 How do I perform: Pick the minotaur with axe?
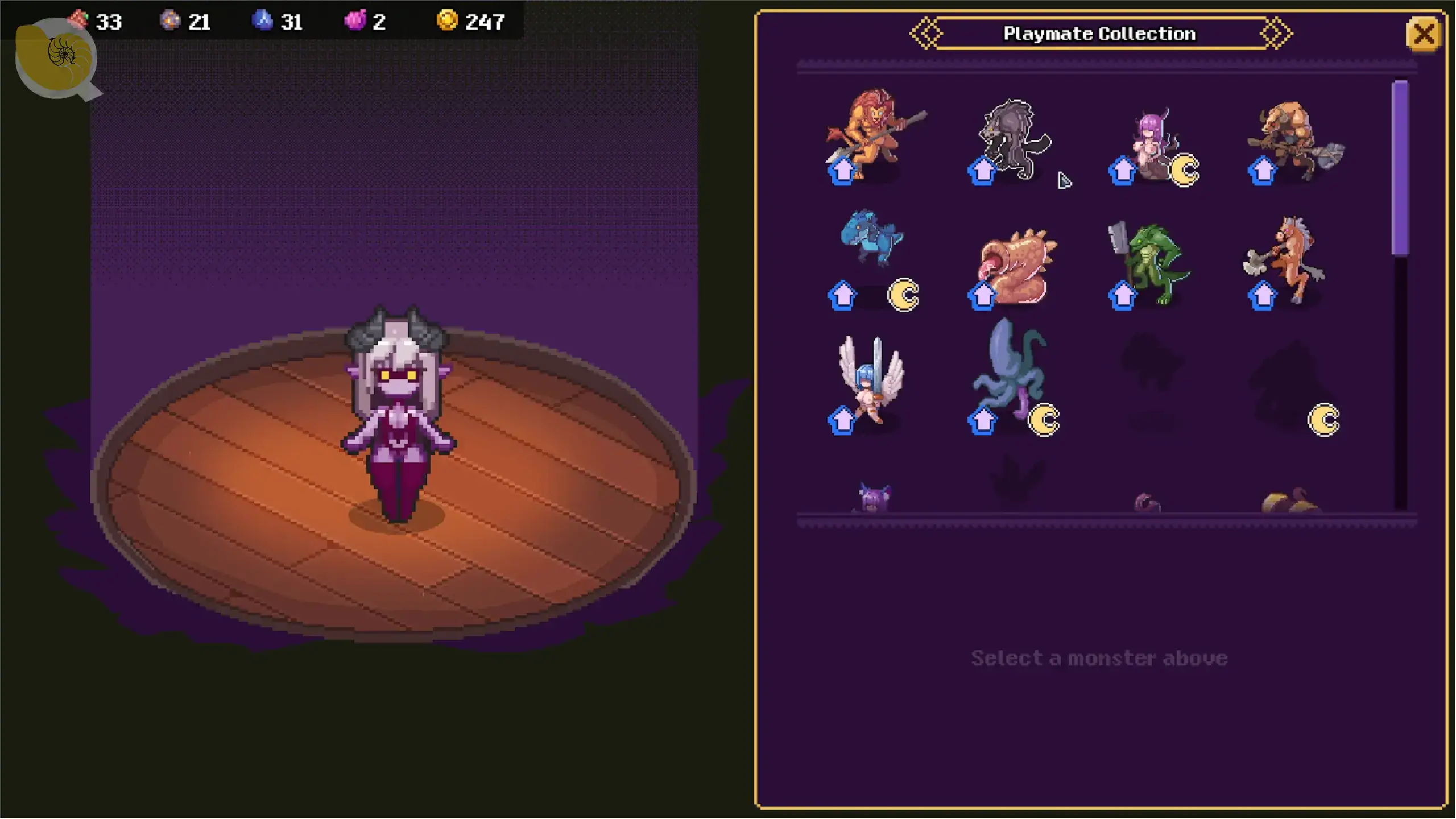[1294, 139]
